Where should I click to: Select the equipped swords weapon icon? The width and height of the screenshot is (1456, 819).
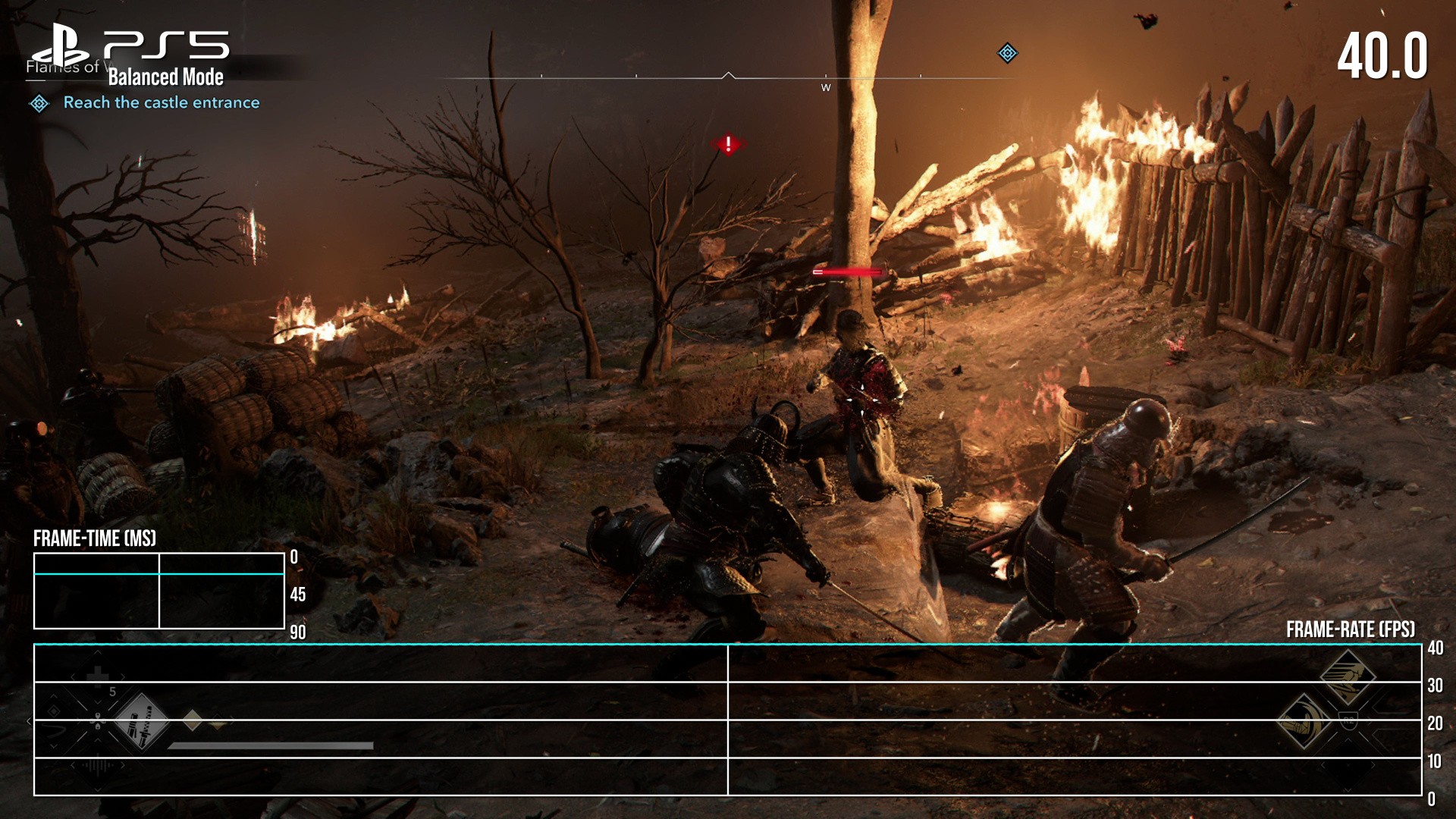(141, 721)
